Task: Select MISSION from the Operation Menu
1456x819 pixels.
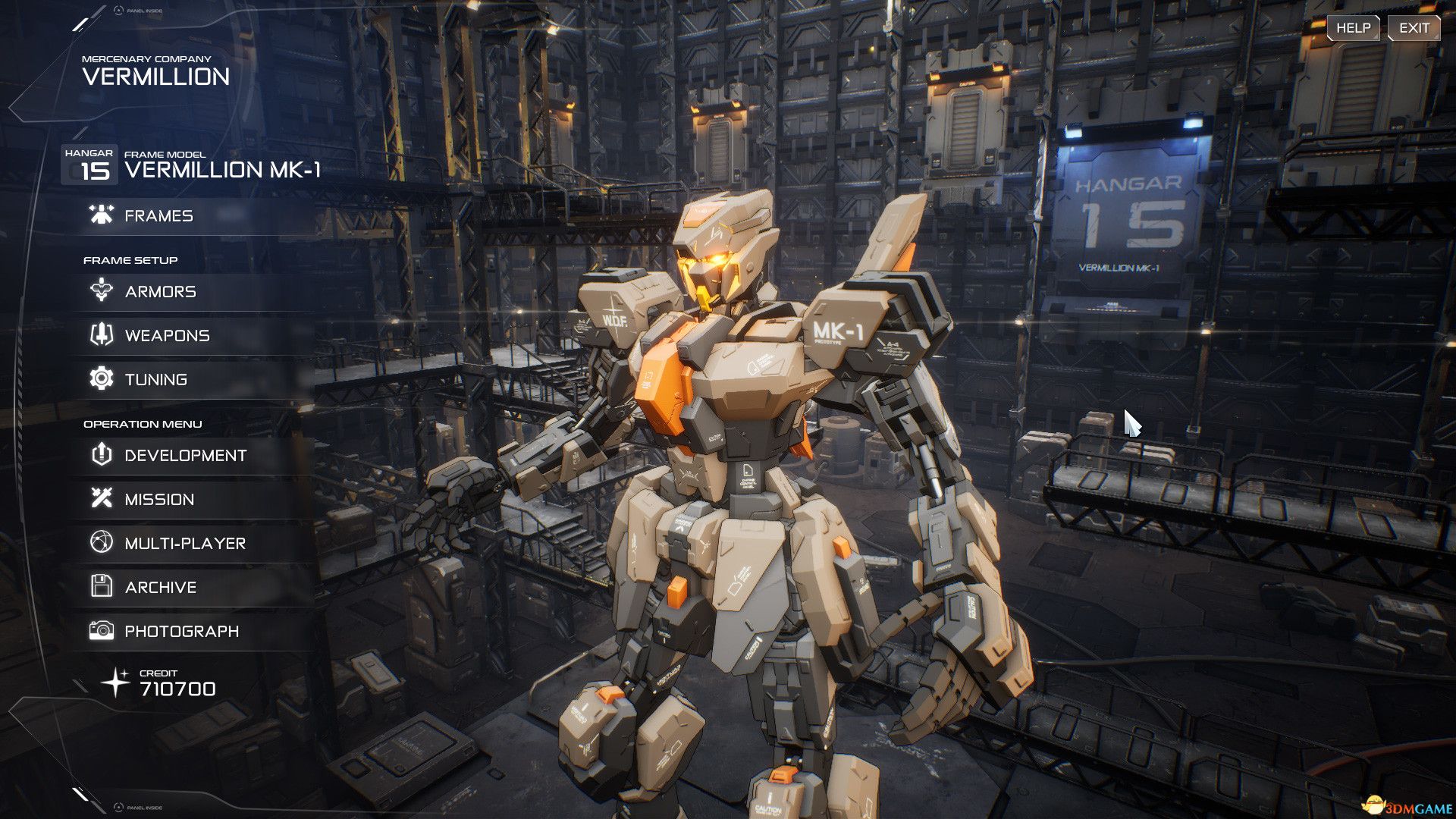Action: (x=161, y=499)
